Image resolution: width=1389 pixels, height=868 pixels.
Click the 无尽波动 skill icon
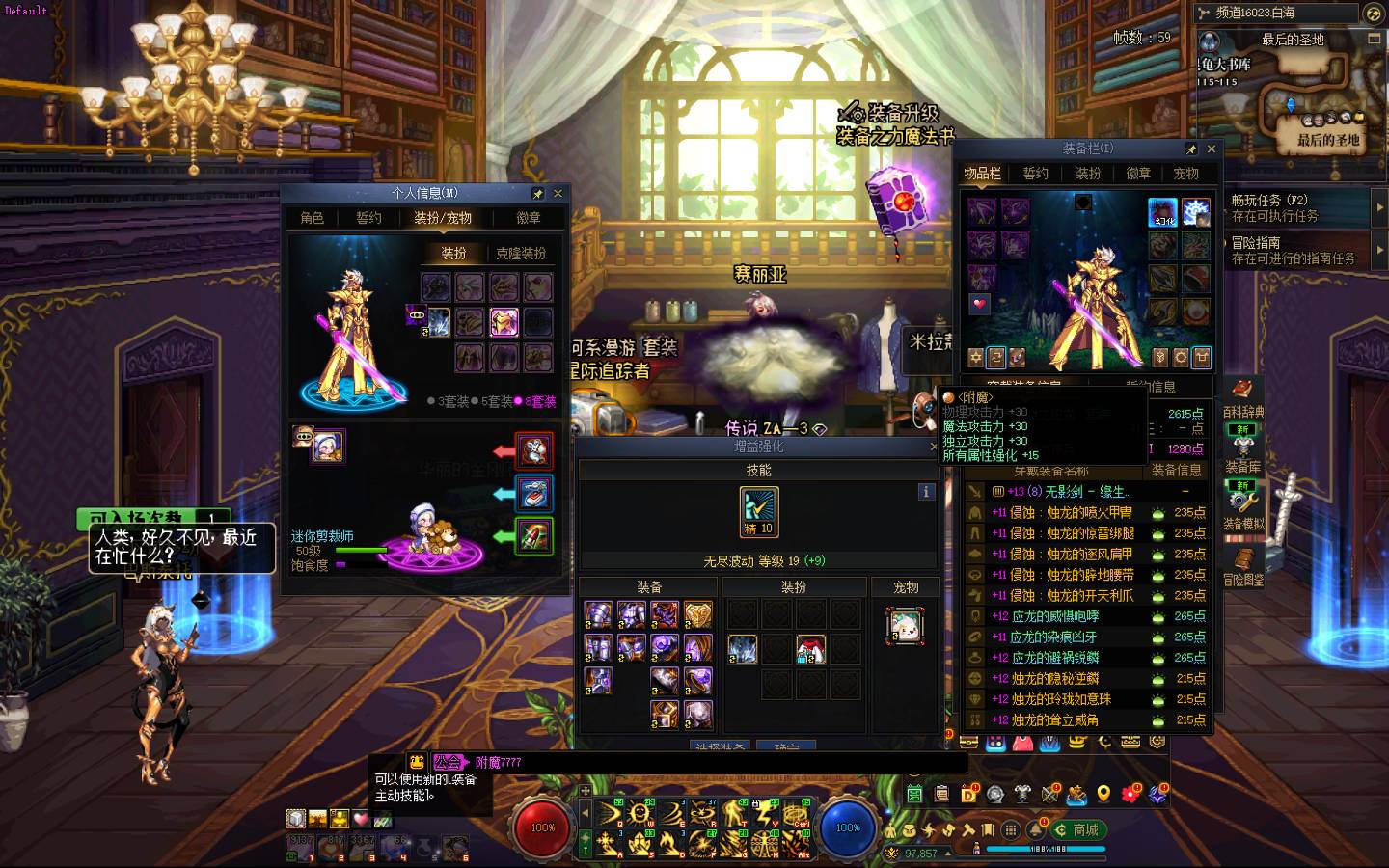758,511
